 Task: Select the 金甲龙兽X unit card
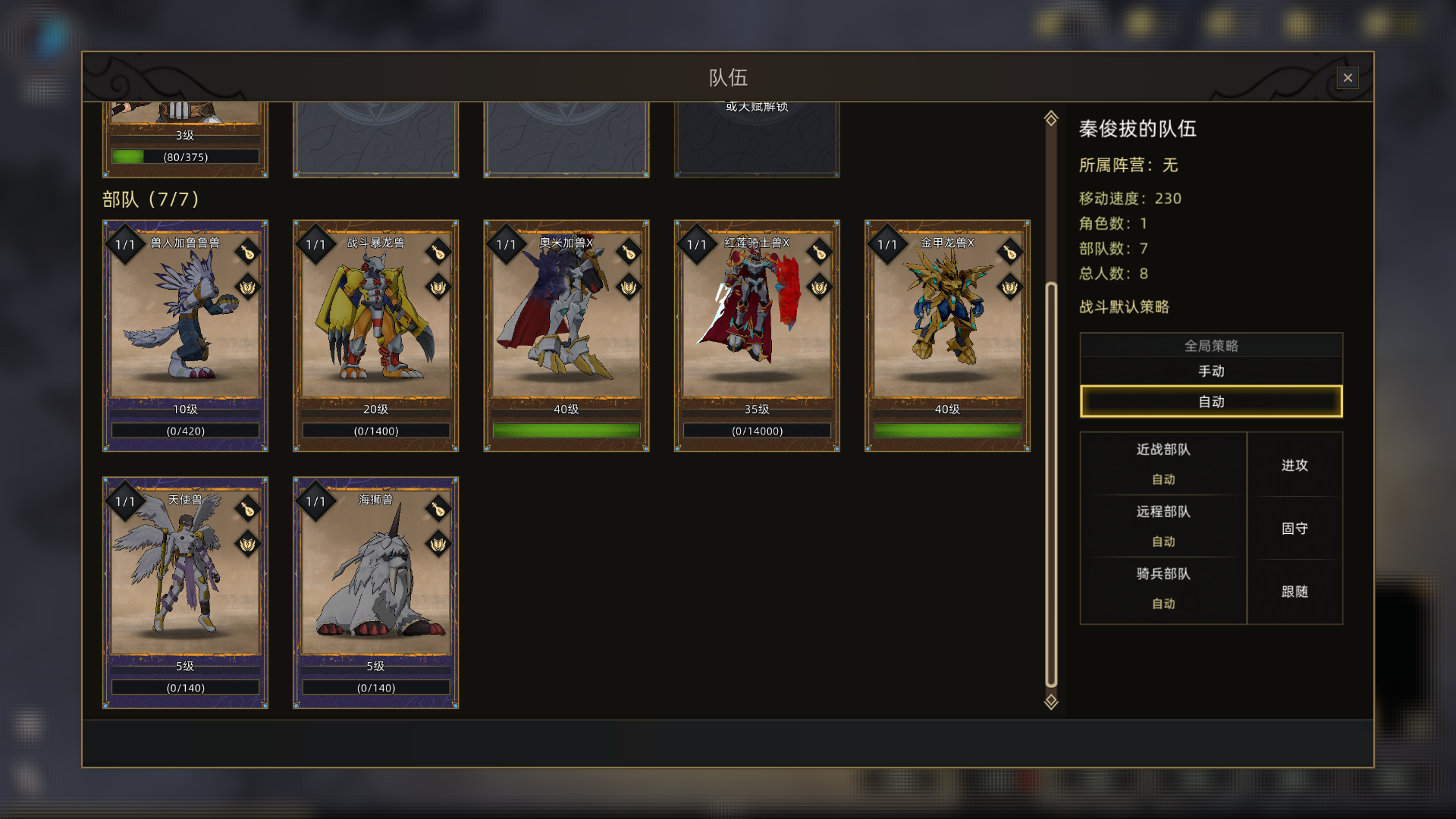click(946, 326)
